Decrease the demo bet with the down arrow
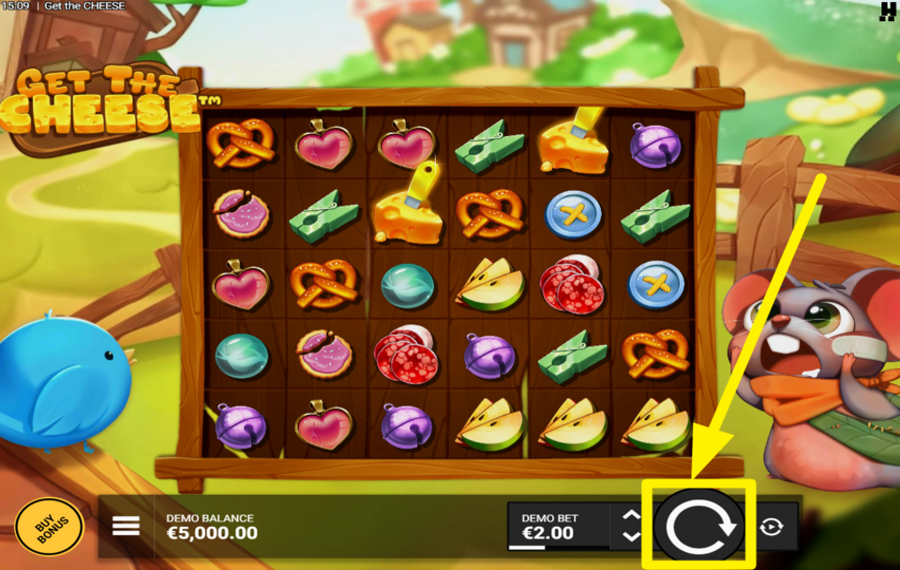This screenshot has height=570, width=900. [631, 537]
